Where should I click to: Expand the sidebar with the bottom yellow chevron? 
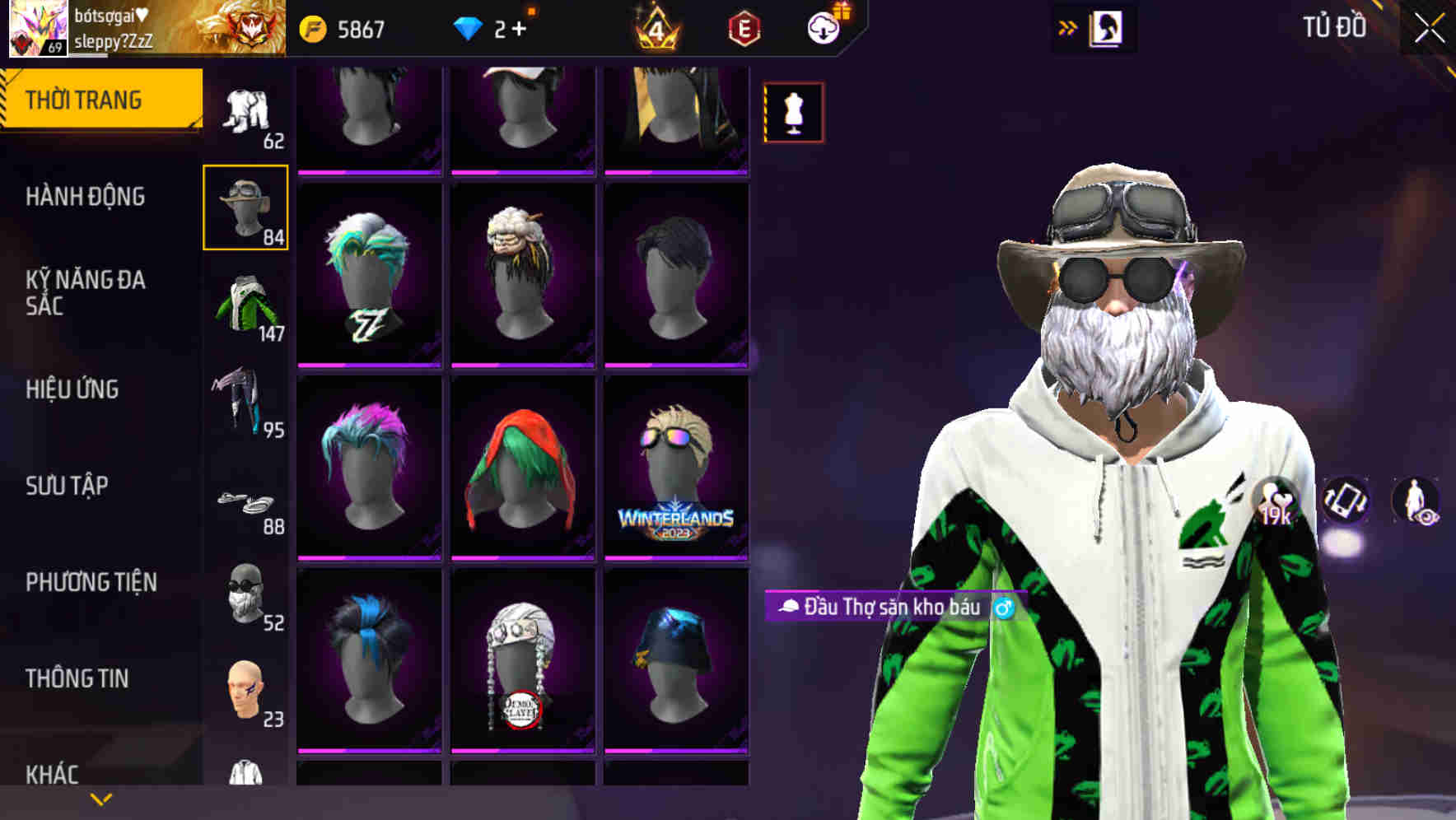click(100, 797)
